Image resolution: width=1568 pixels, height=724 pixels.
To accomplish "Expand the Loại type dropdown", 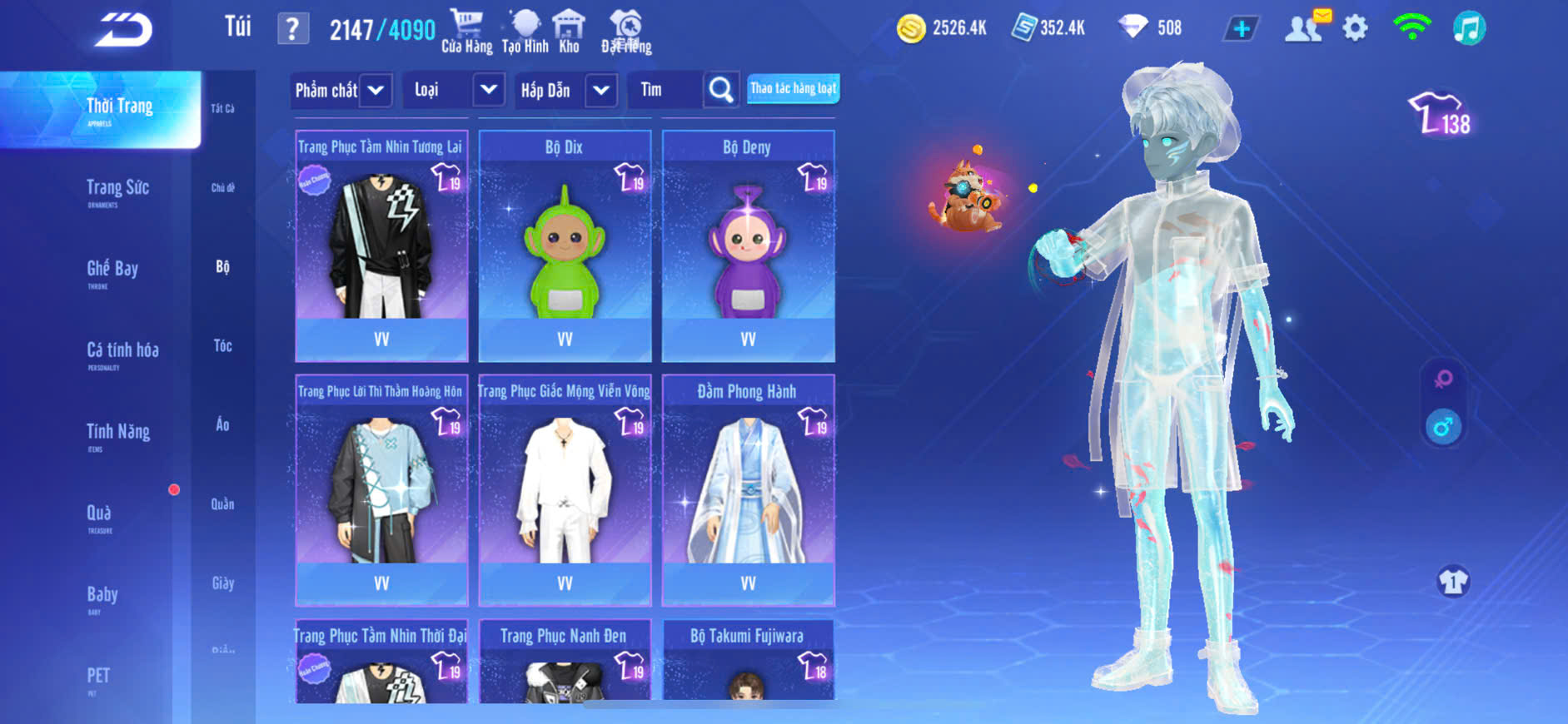I will 489,89.
